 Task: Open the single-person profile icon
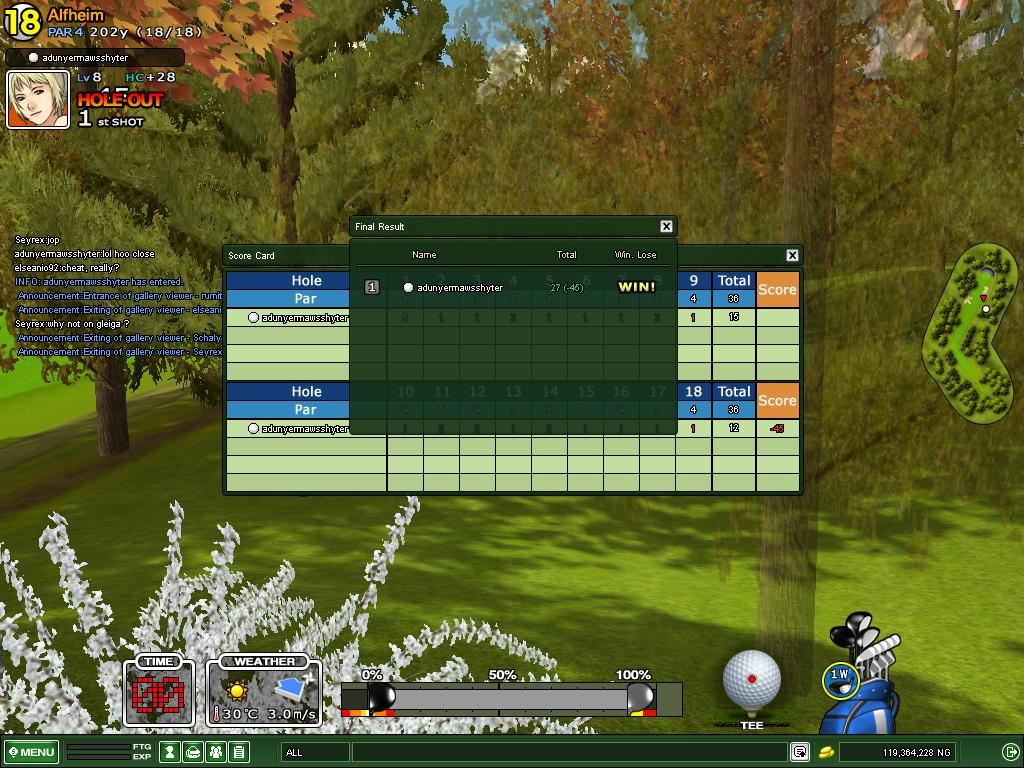pos(170,752)
